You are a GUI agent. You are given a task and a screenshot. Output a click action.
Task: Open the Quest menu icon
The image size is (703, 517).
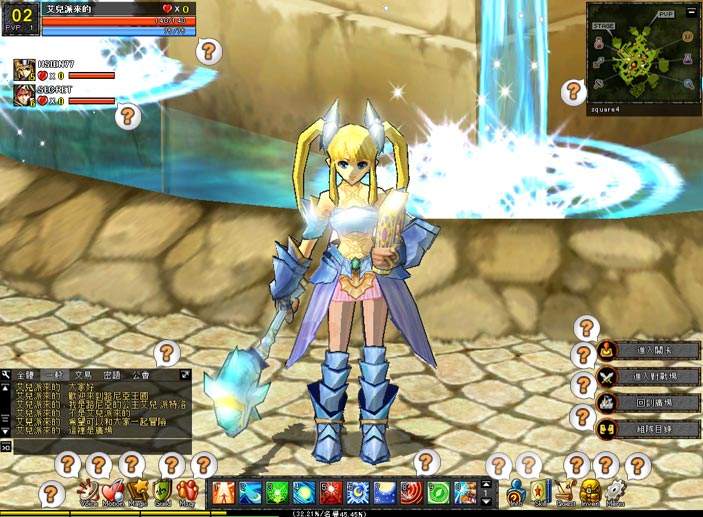[565, 492]
